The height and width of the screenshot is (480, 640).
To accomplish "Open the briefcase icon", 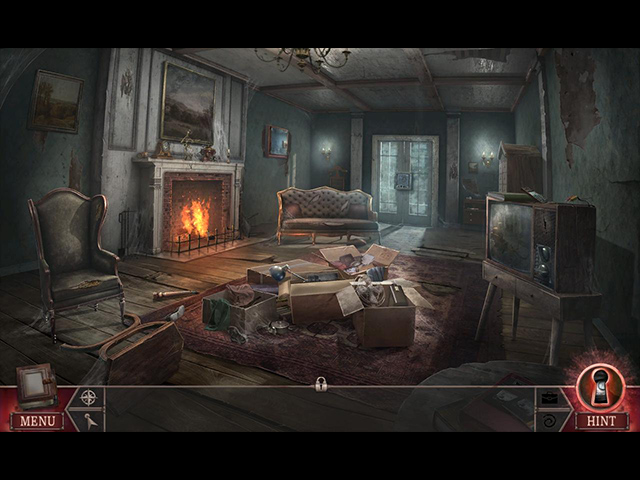I will (x=551, y=398).
